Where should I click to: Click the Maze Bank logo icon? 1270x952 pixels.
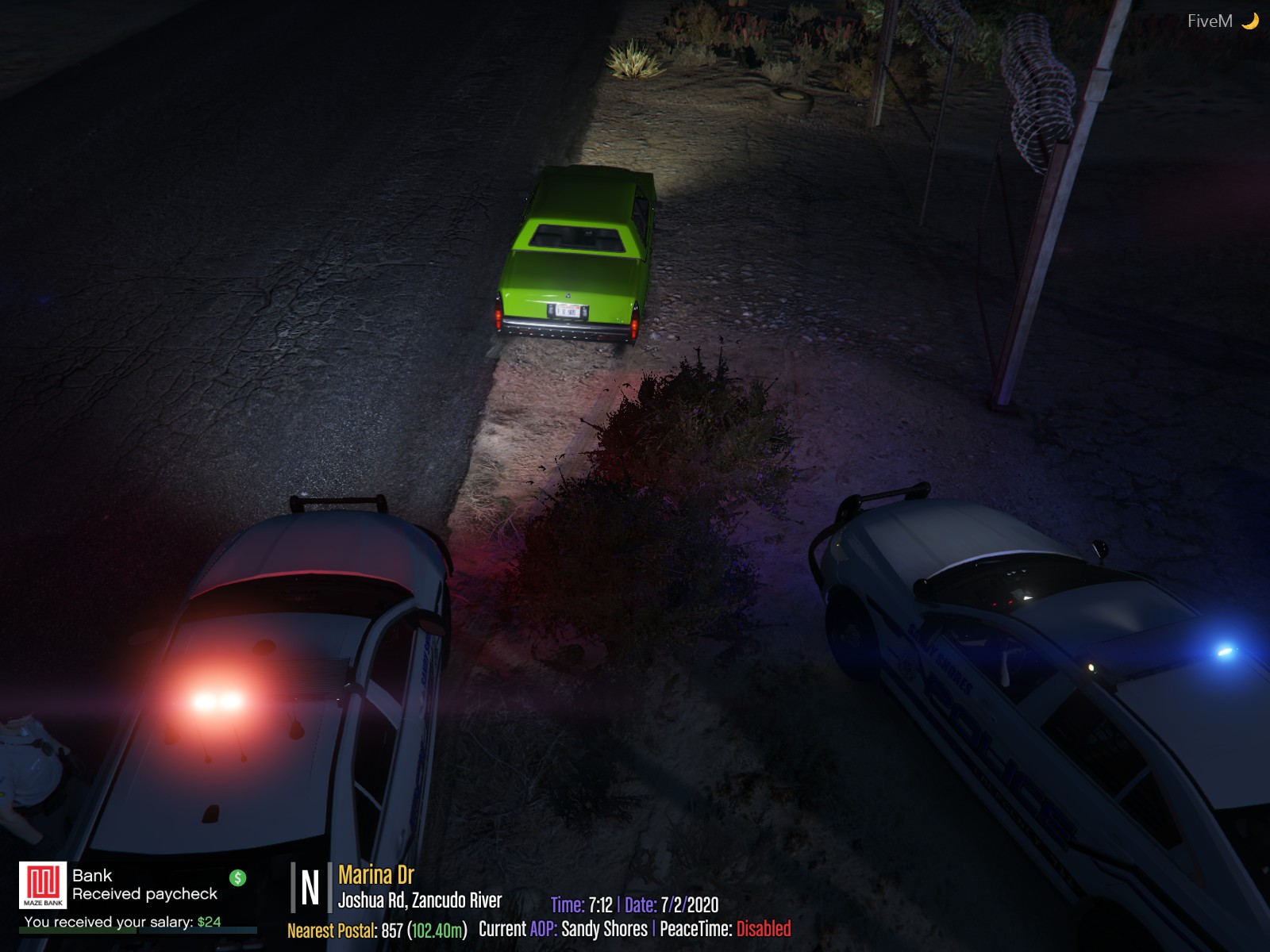coord(43,885)
